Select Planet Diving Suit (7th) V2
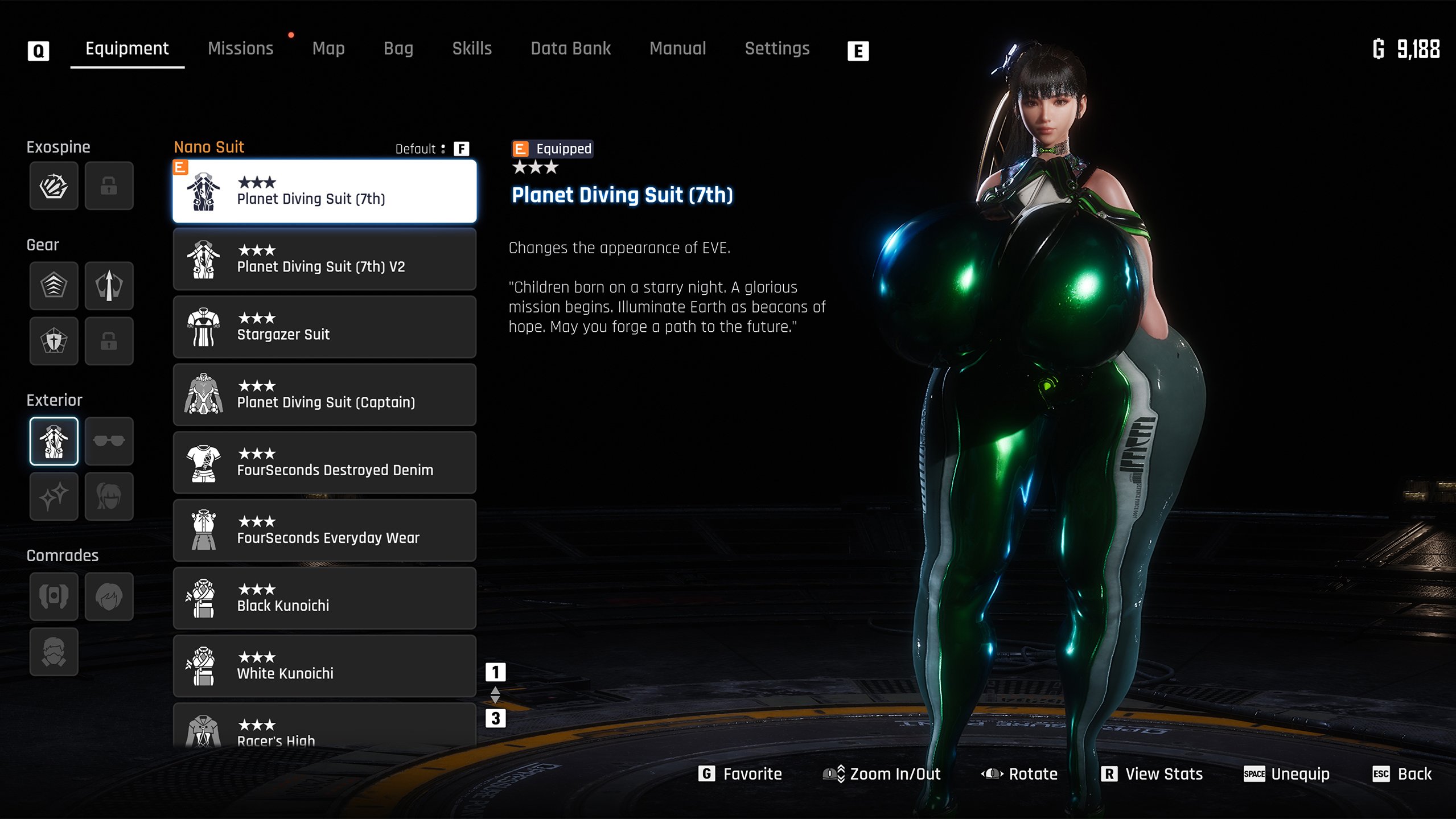Viewport: 1456px width, 819px height. [324, 259]
